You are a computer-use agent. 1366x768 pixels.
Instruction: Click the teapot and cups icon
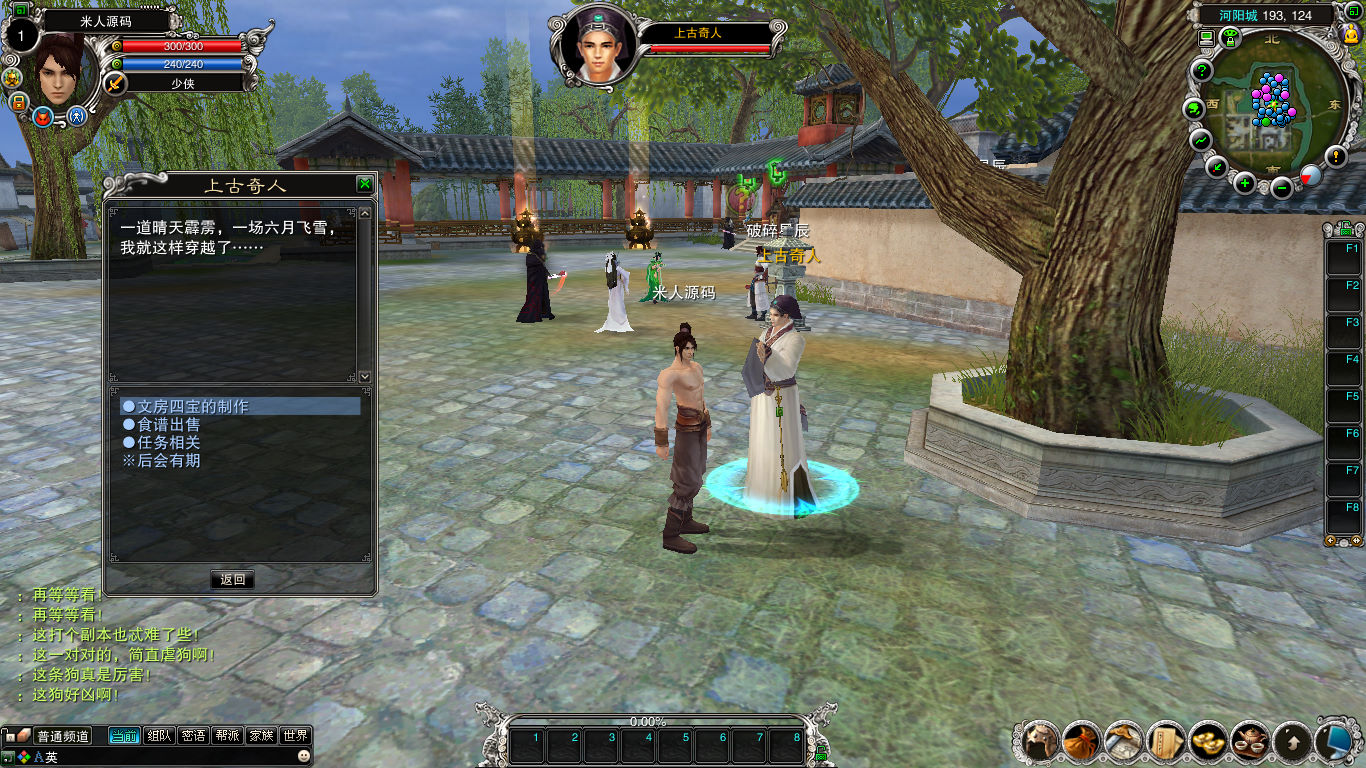[x=1250, y=741]
